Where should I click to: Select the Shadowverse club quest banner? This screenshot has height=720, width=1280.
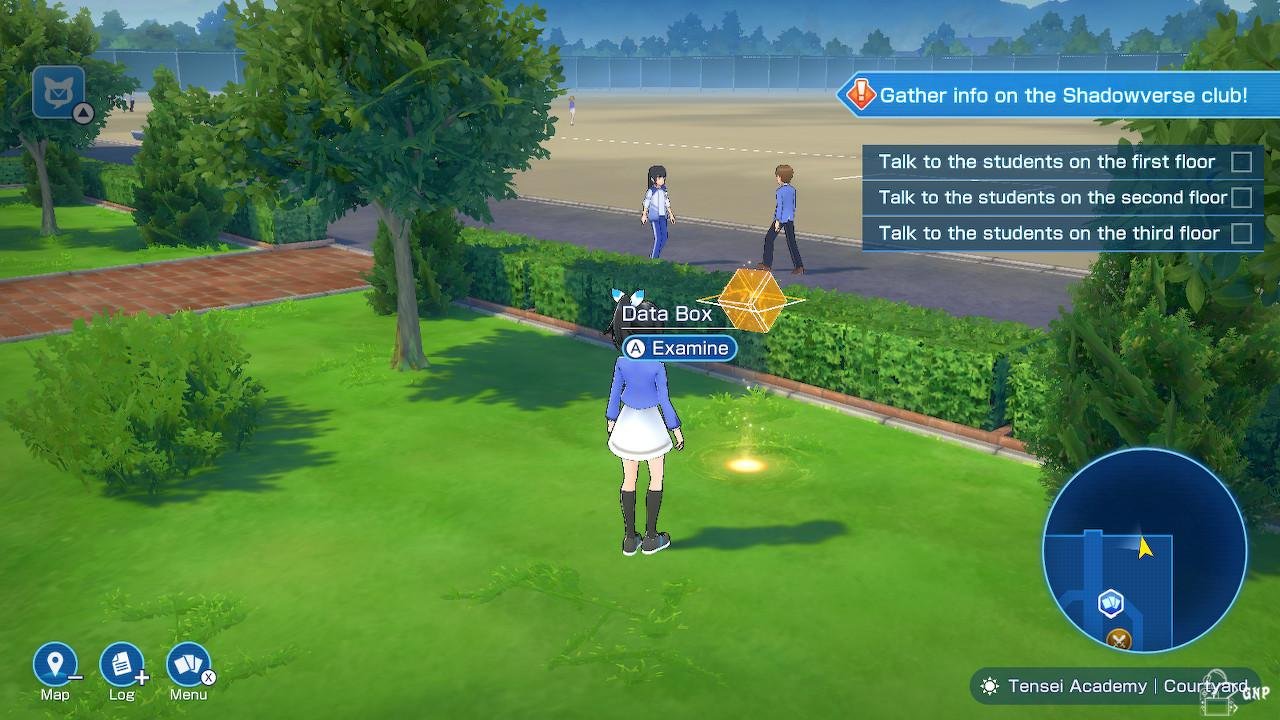pos(1050,96)
